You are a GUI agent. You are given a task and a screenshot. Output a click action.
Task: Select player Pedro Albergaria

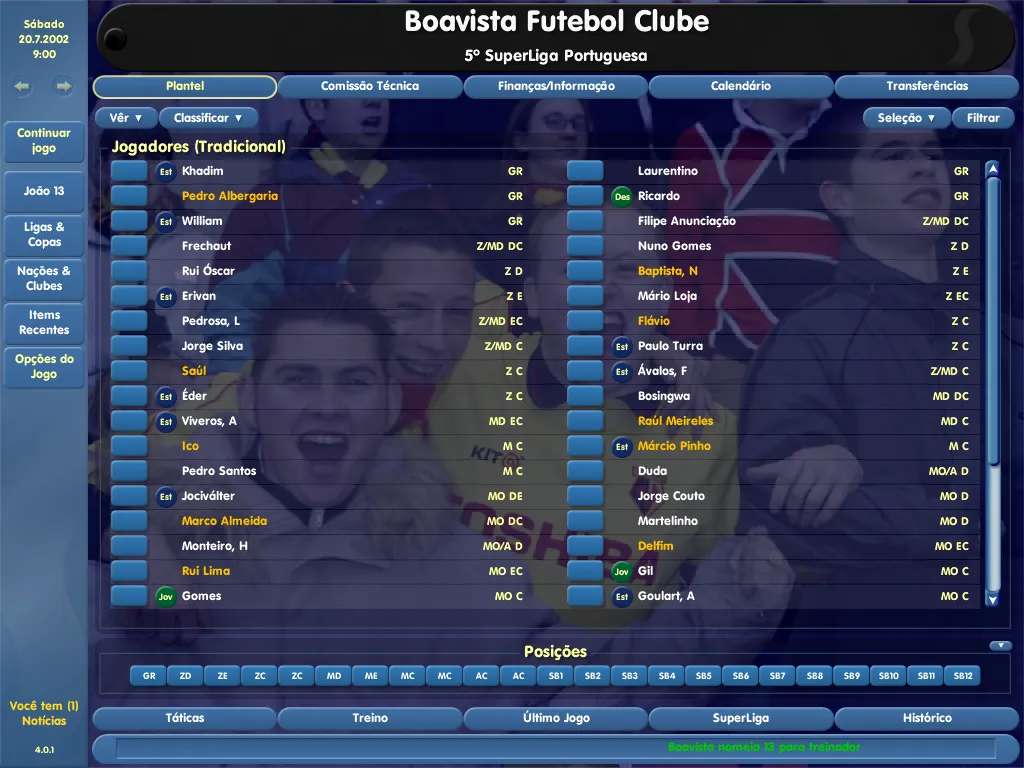[x=230, y=196]
